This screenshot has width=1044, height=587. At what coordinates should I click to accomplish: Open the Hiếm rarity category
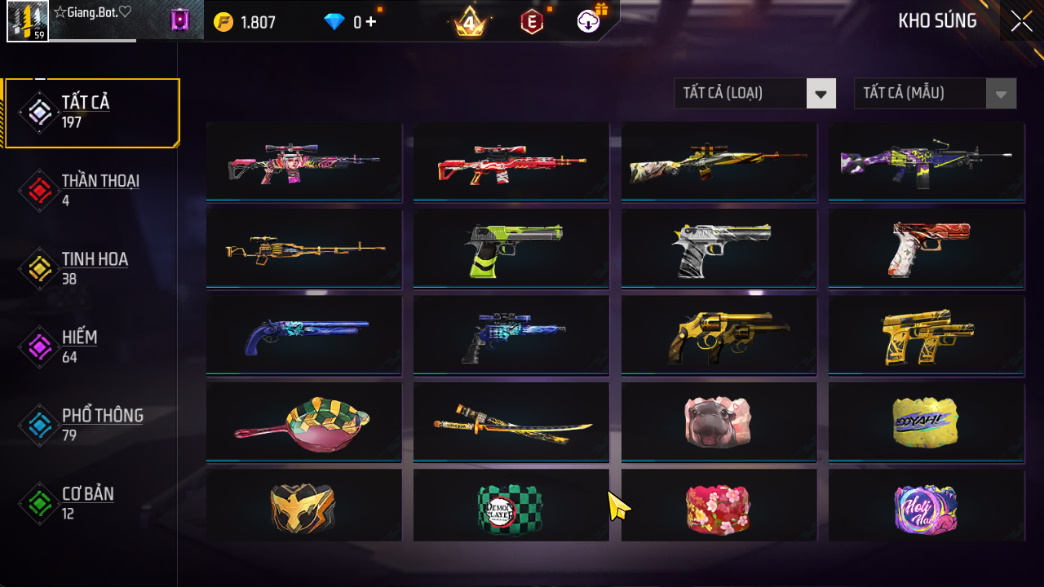click(92, 346)
